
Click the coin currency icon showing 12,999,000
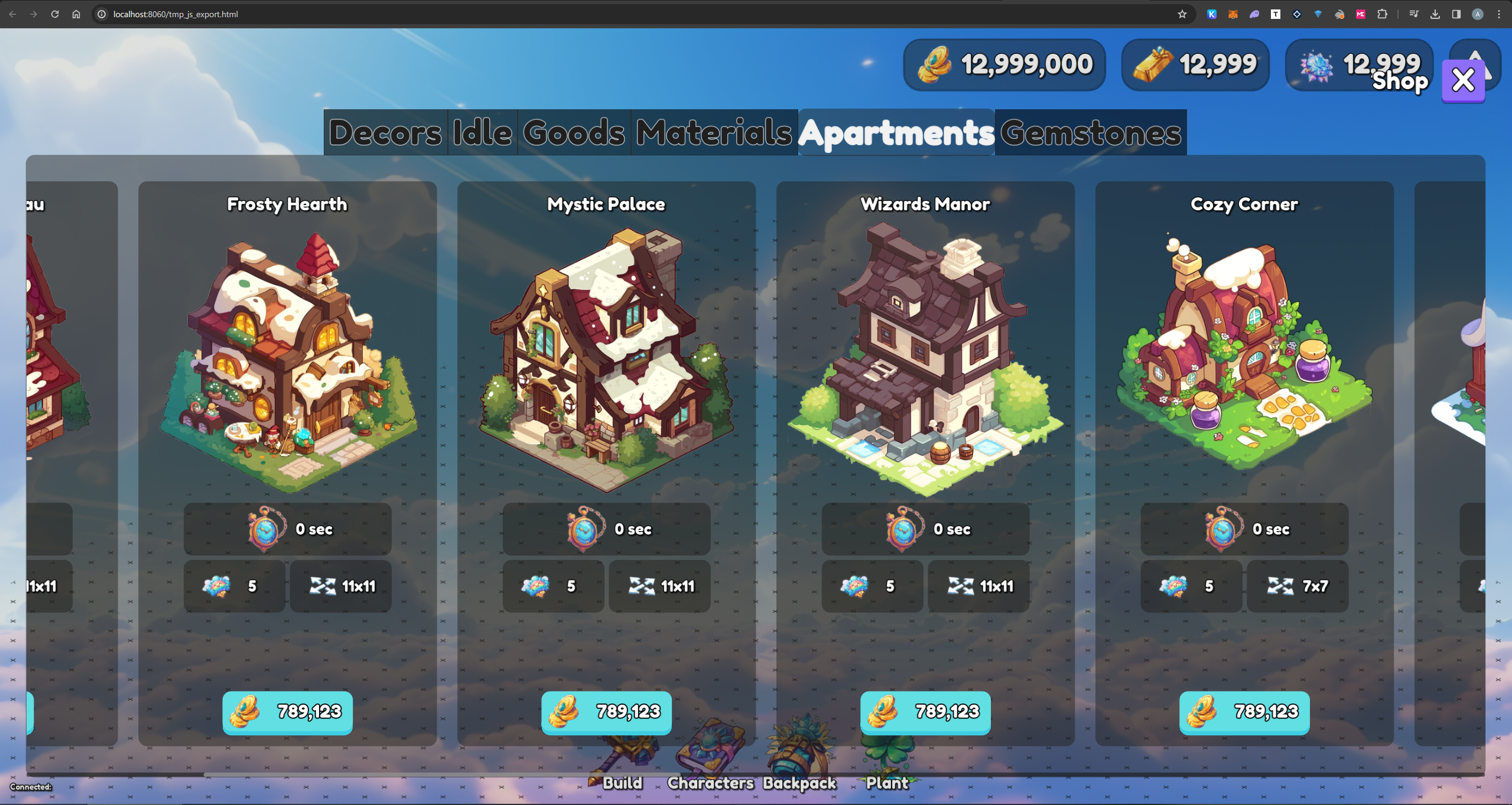[935, 64]
